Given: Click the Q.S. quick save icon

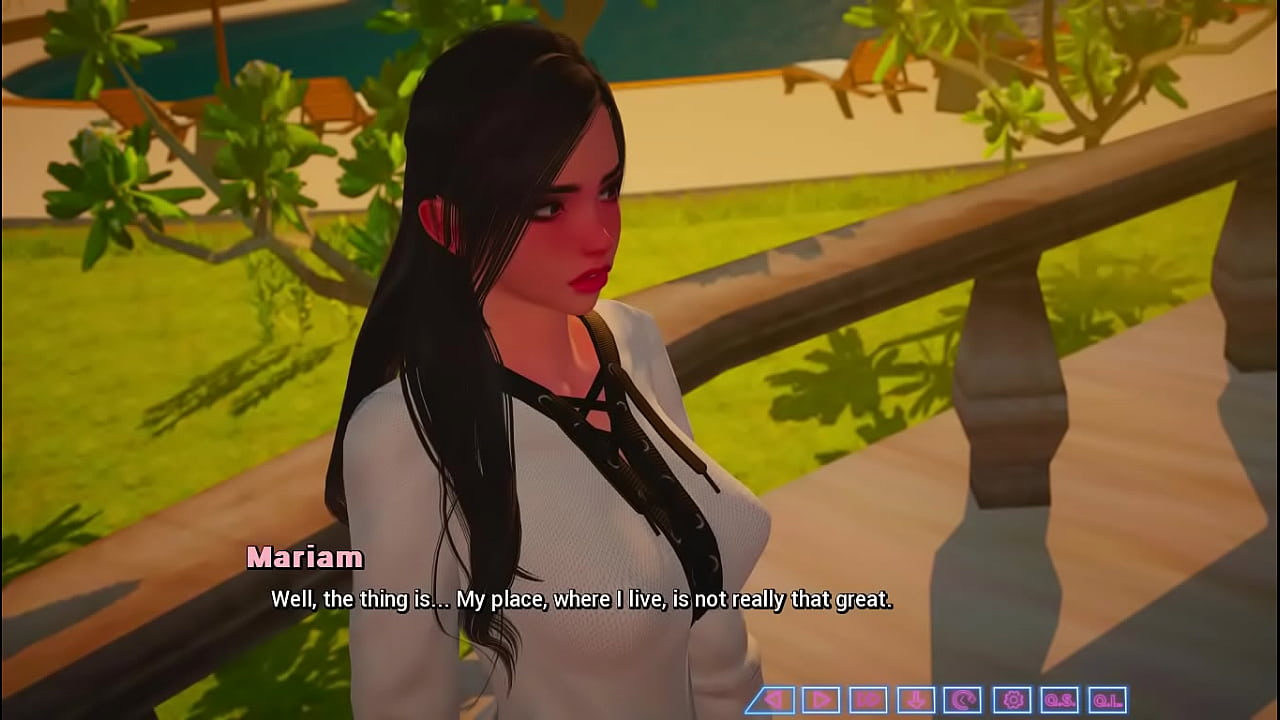Looking at the screenshot, I should tap(1062, 698).
